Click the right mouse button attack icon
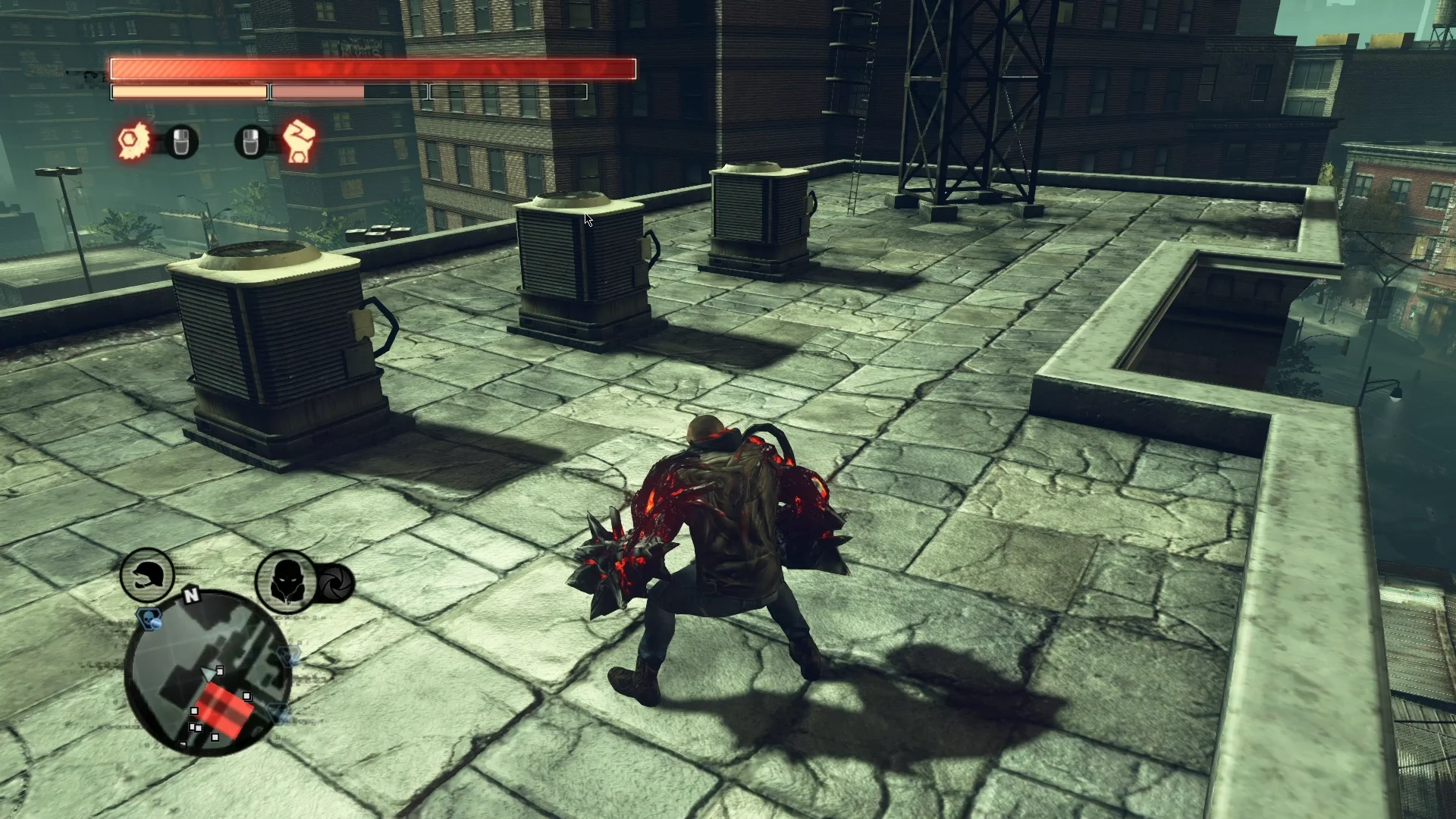1456x819 pixels. pos(250,143)
